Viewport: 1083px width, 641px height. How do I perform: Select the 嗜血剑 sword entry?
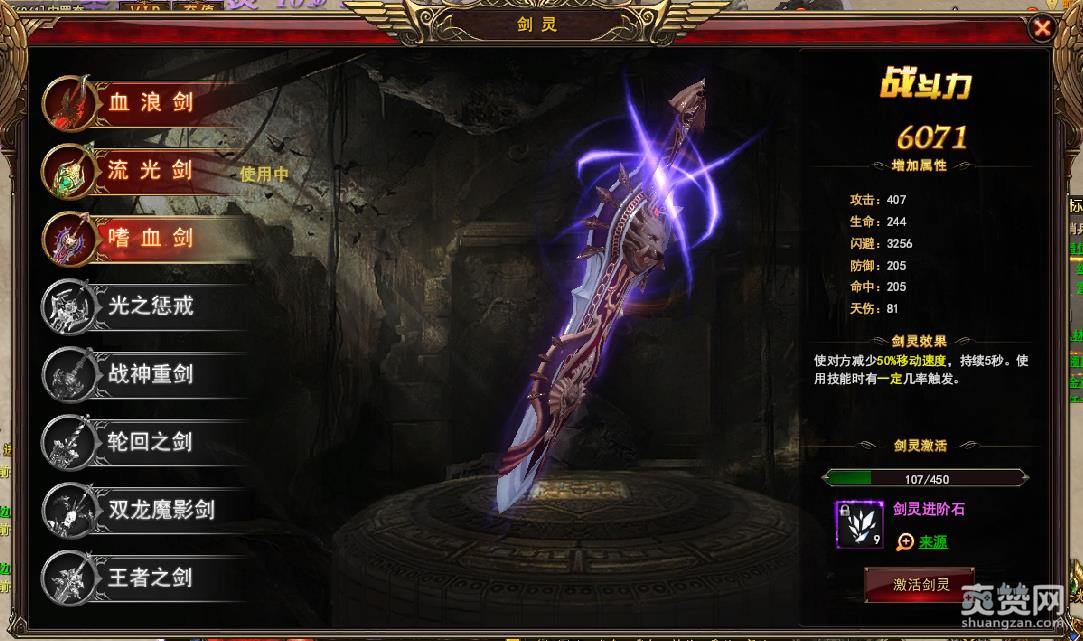150,238
